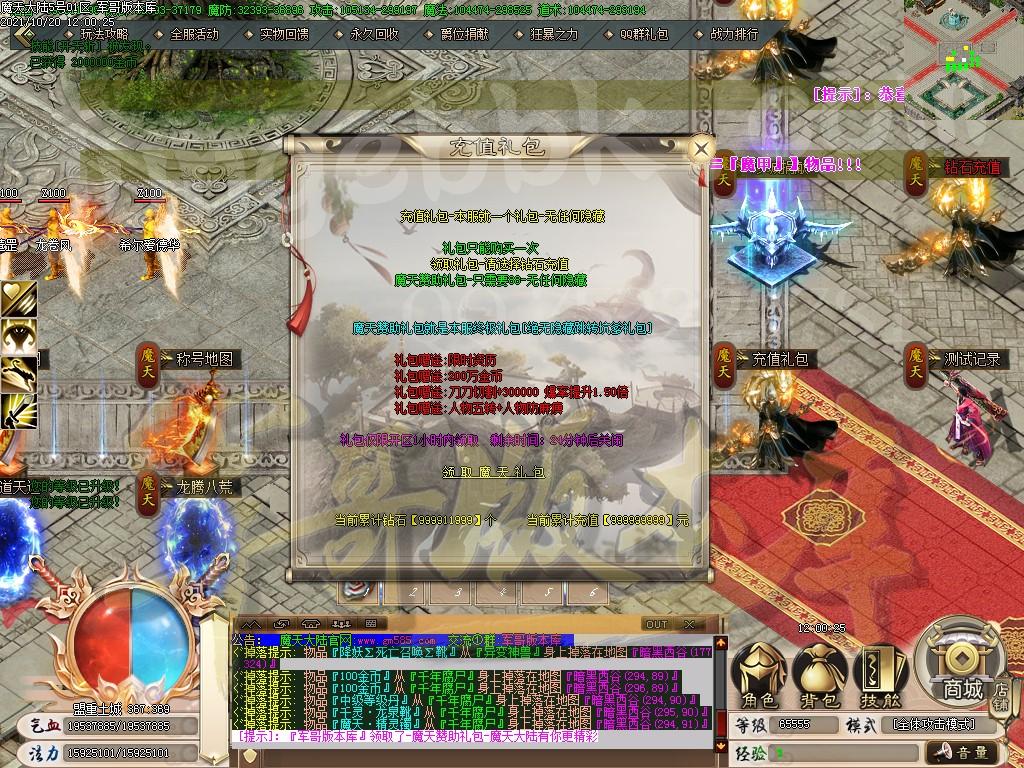Claim the gift via 领取魔天礼包 link

[494, 471]
